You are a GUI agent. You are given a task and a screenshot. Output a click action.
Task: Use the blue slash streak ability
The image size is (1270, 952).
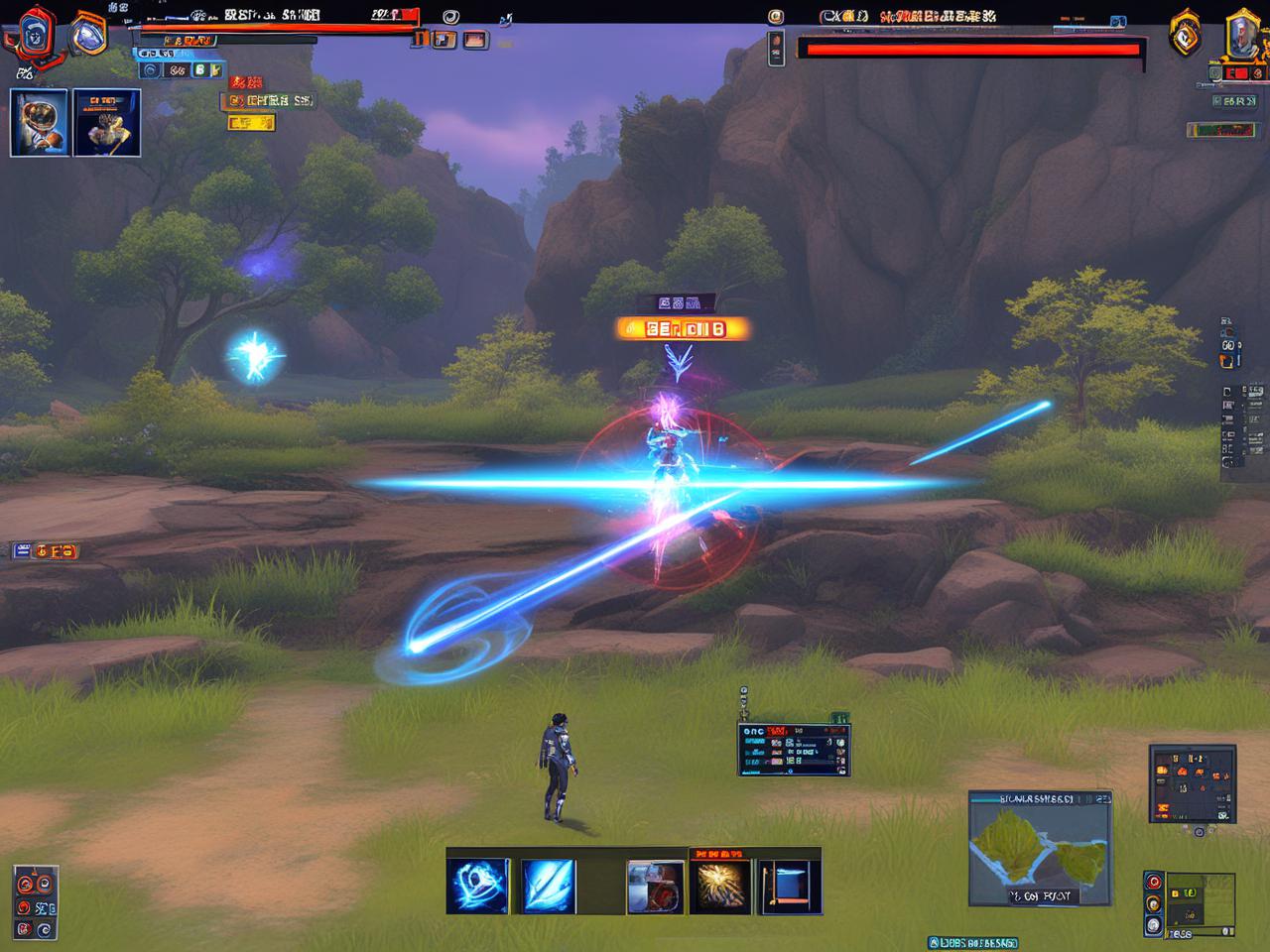(x=548, y=886)
